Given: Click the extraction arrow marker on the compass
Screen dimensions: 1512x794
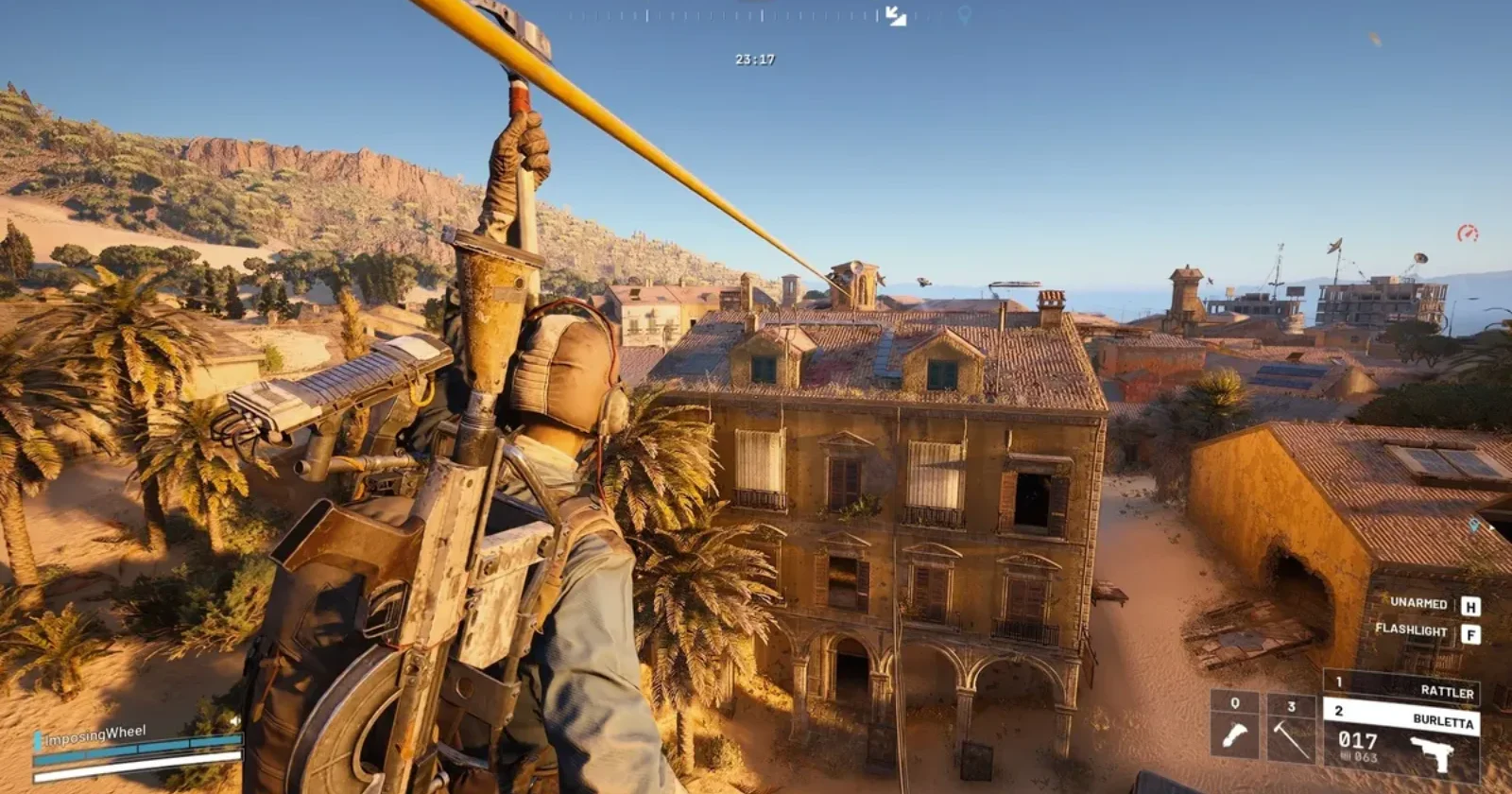Looking at the screenshot, I should [x=895, y=16].
